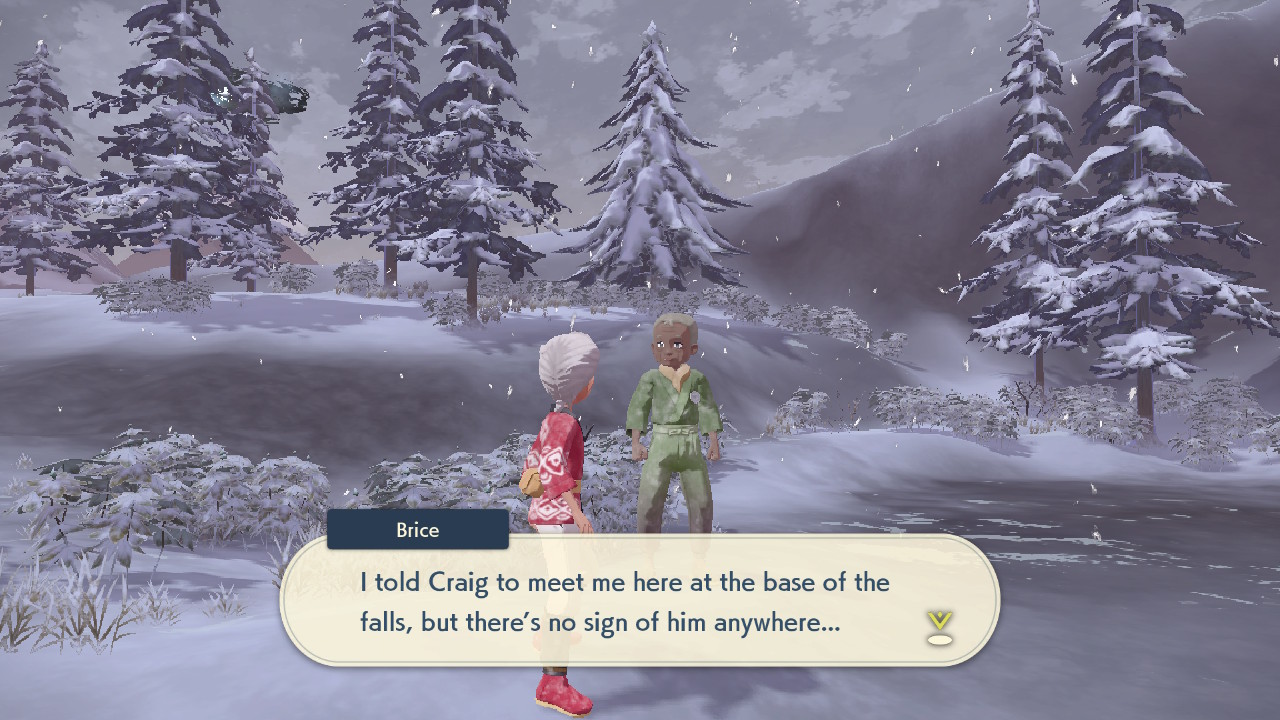Click Brice's dialogue text box
Viewport: 1280px width, 720px height.
click(x=640, y=601)
